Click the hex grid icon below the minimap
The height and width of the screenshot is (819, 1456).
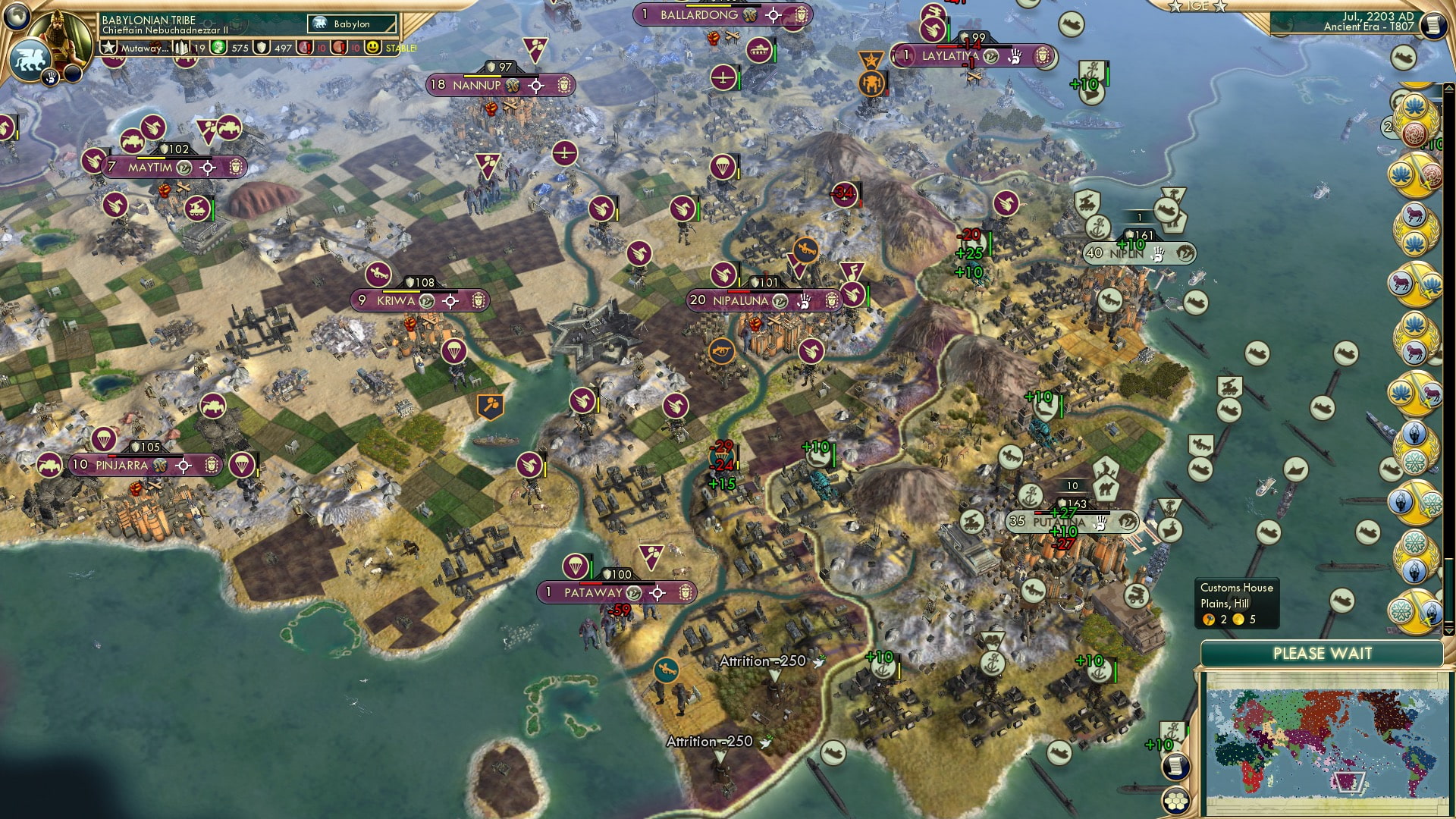pyautogui.click(x=1177, y=801)
